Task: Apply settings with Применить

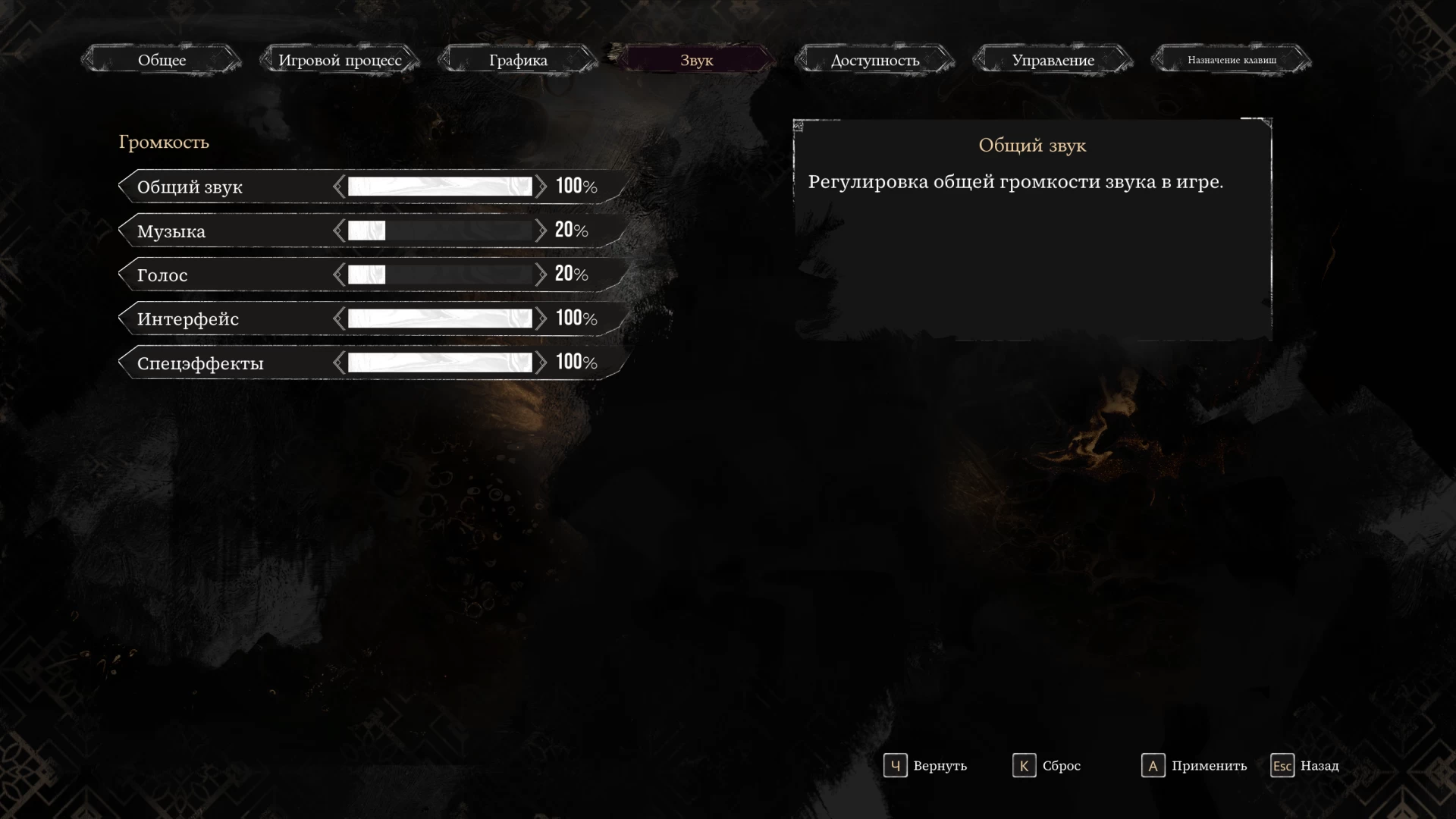Action: coord(1194,766)
